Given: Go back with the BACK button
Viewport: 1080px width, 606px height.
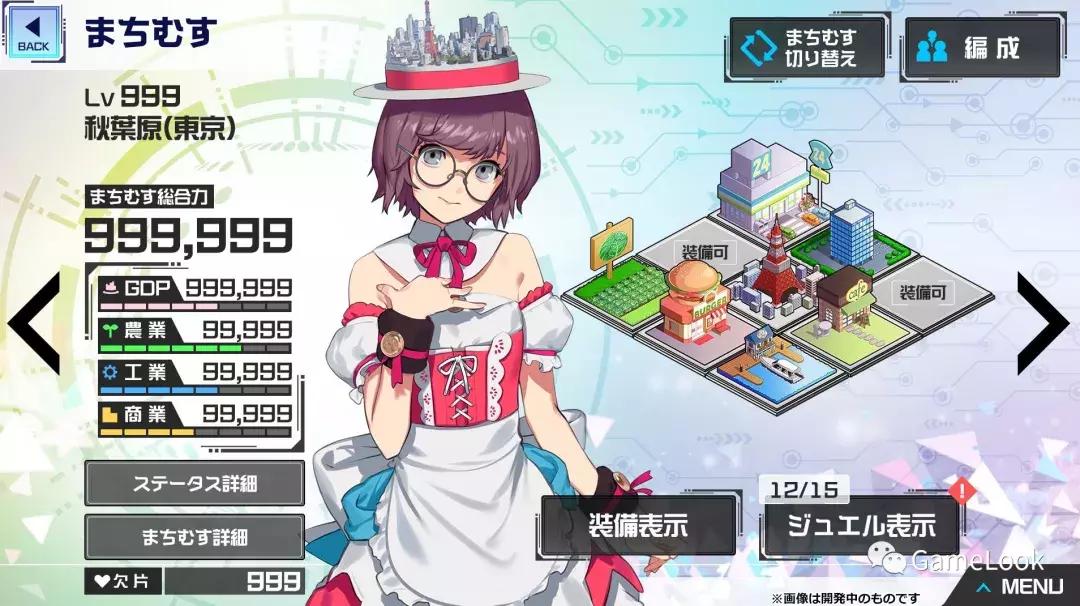Looking at the screenshot, I should point(33,31).
